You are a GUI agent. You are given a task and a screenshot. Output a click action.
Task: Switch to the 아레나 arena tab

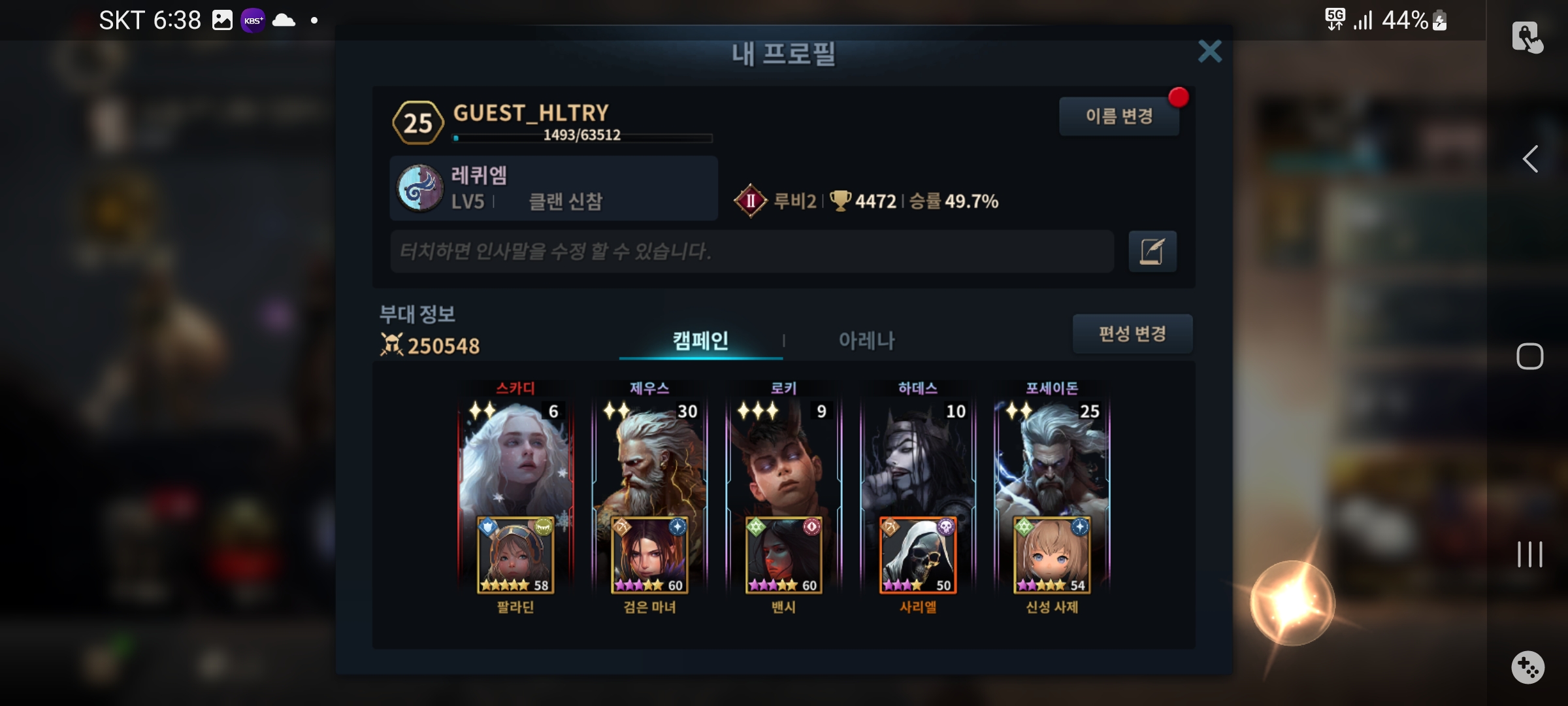click(866, 341)
